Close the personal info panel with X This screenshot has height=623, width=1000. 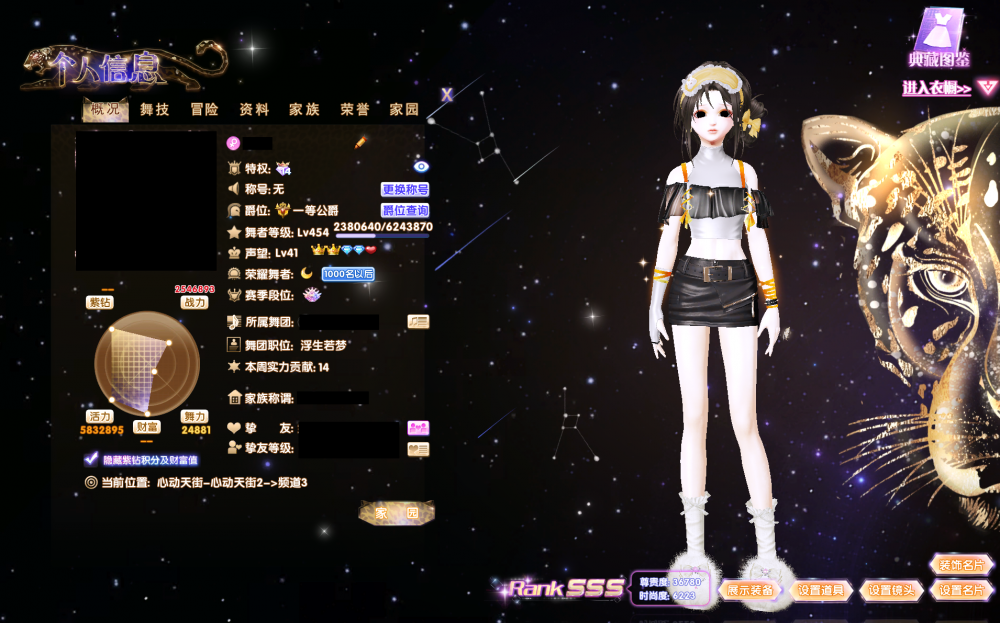point(447,95)
